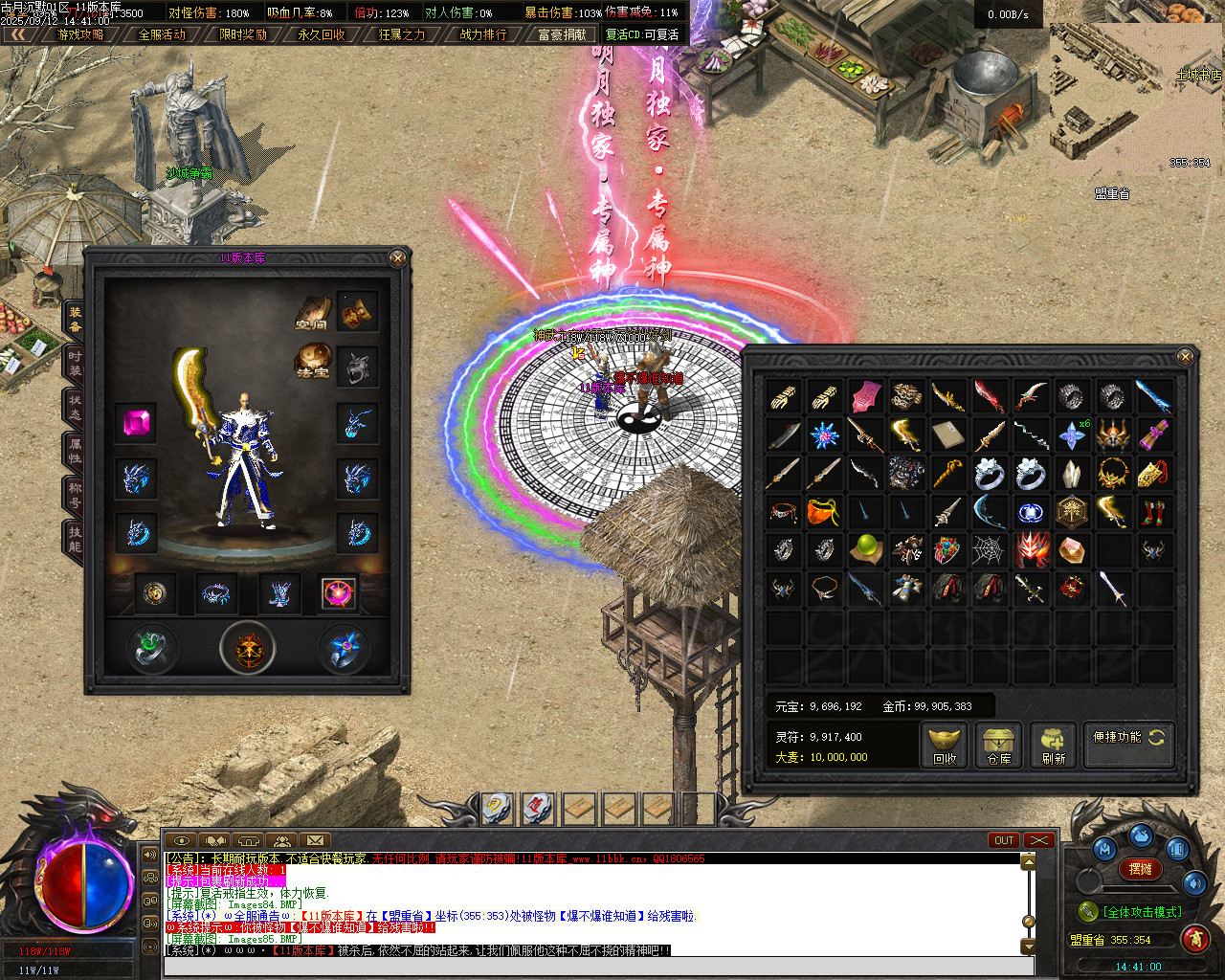
Task: Open the 摆摊 stall button
Action: point(1141,869)
